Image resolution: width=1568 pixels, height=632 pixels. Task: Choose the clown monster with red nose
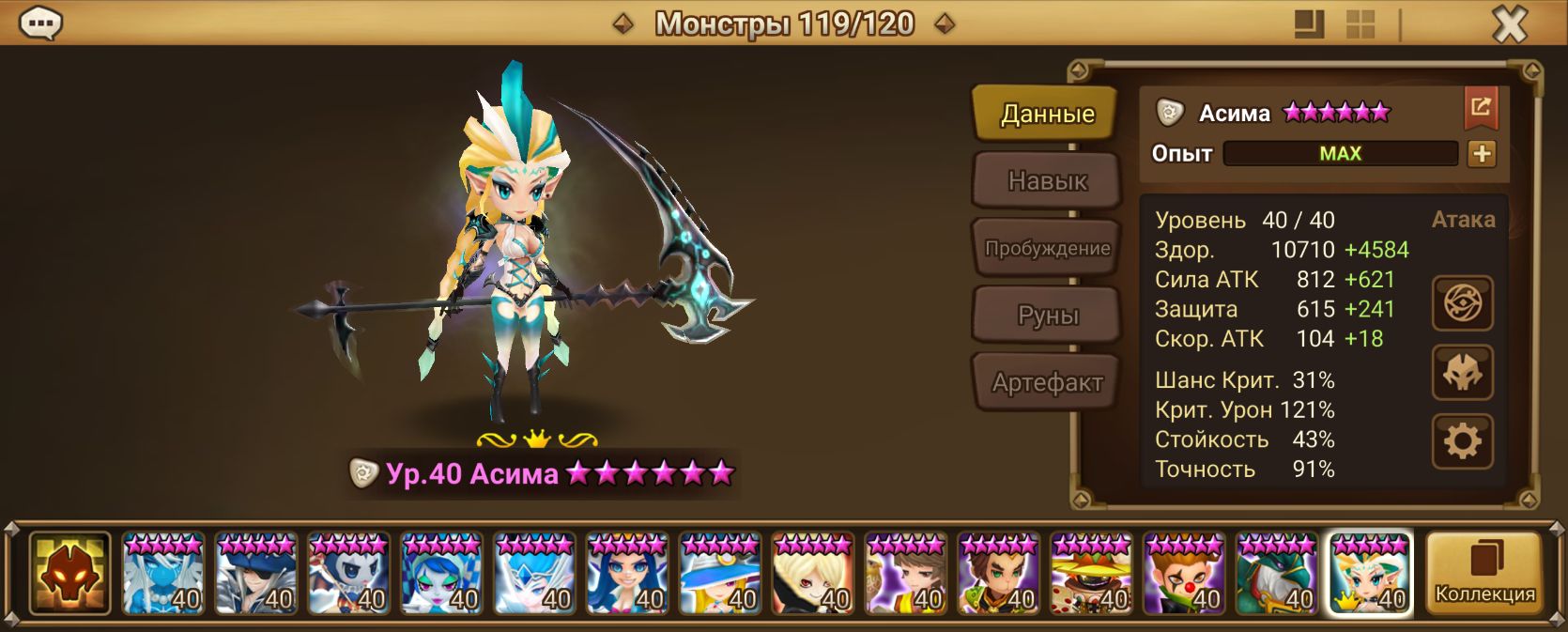click(x=1184, y=574)
